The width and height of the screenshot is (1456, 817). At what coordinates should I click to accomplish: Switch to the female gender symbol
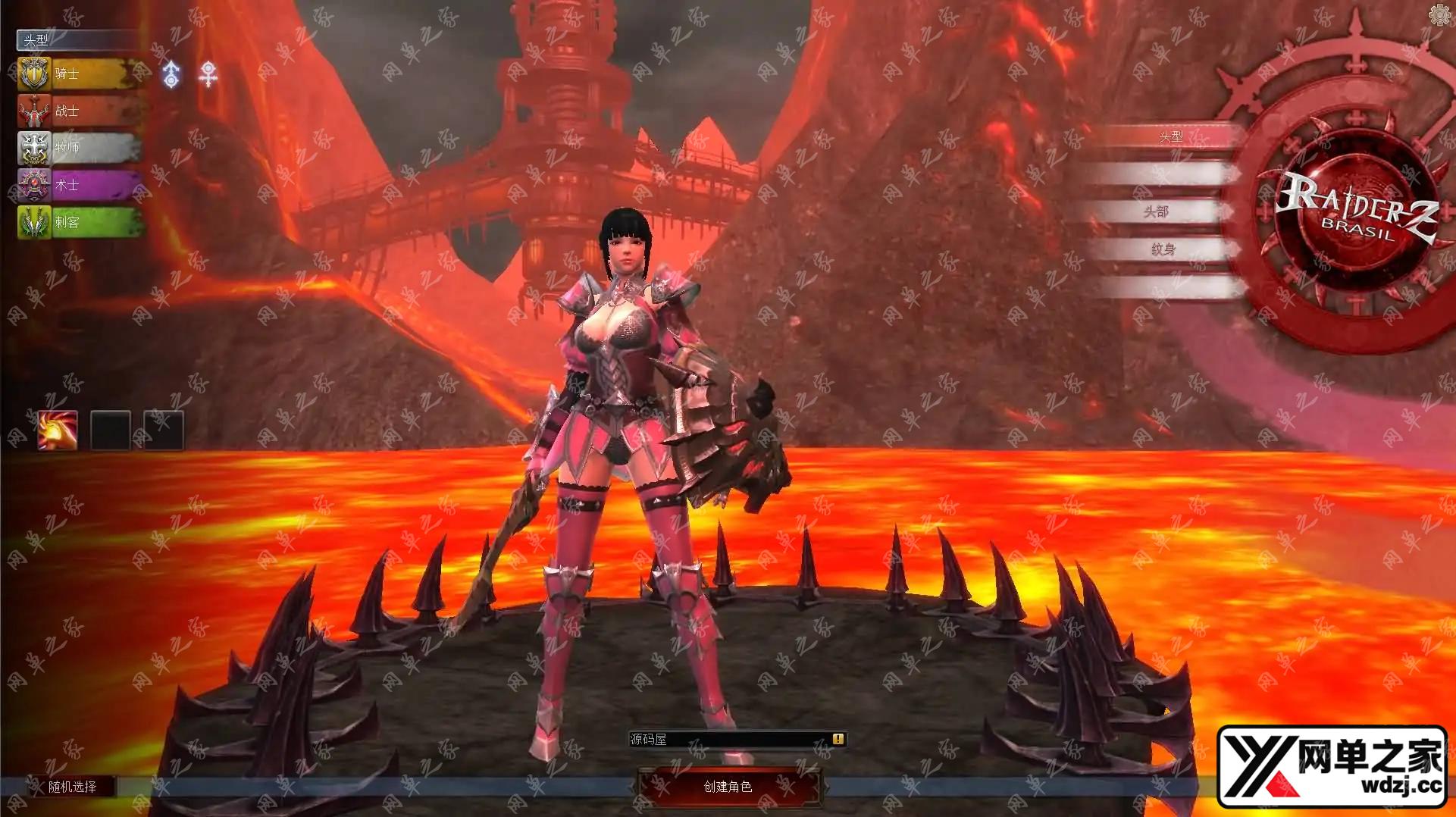pos(208,74)
